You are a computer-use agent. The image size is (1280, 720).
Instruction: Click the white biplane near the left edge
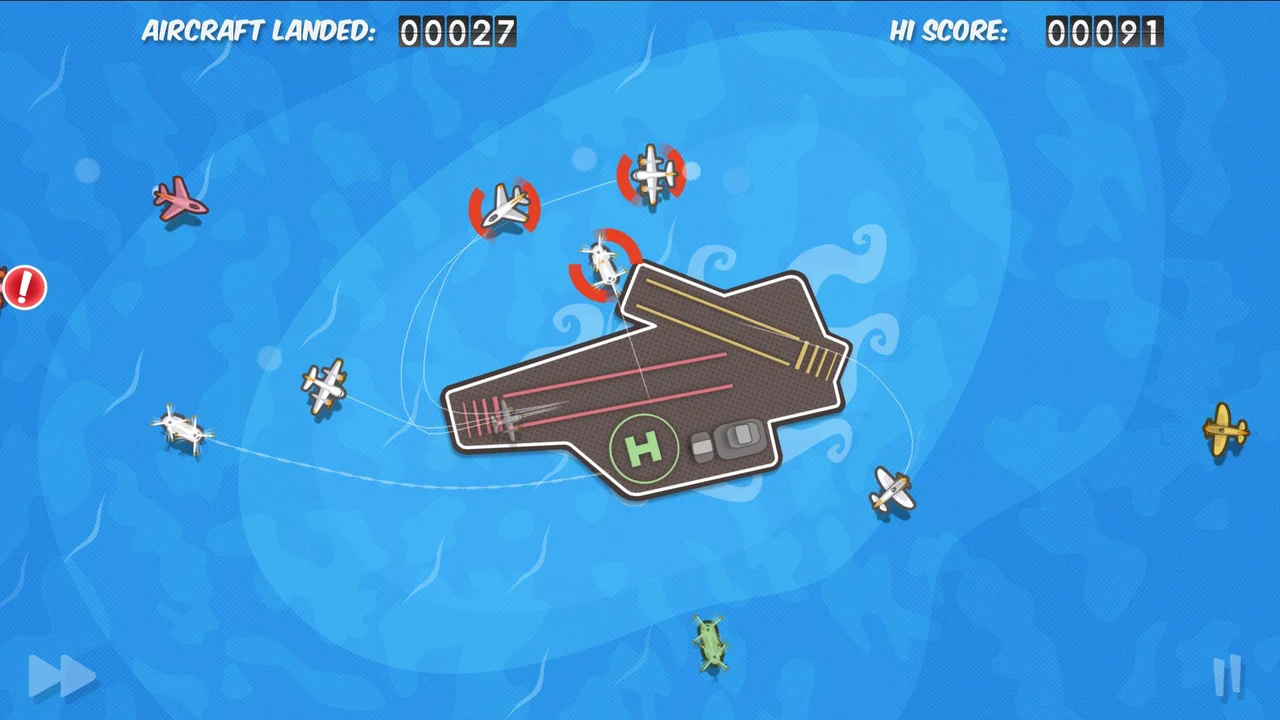(x=182, y=428)
